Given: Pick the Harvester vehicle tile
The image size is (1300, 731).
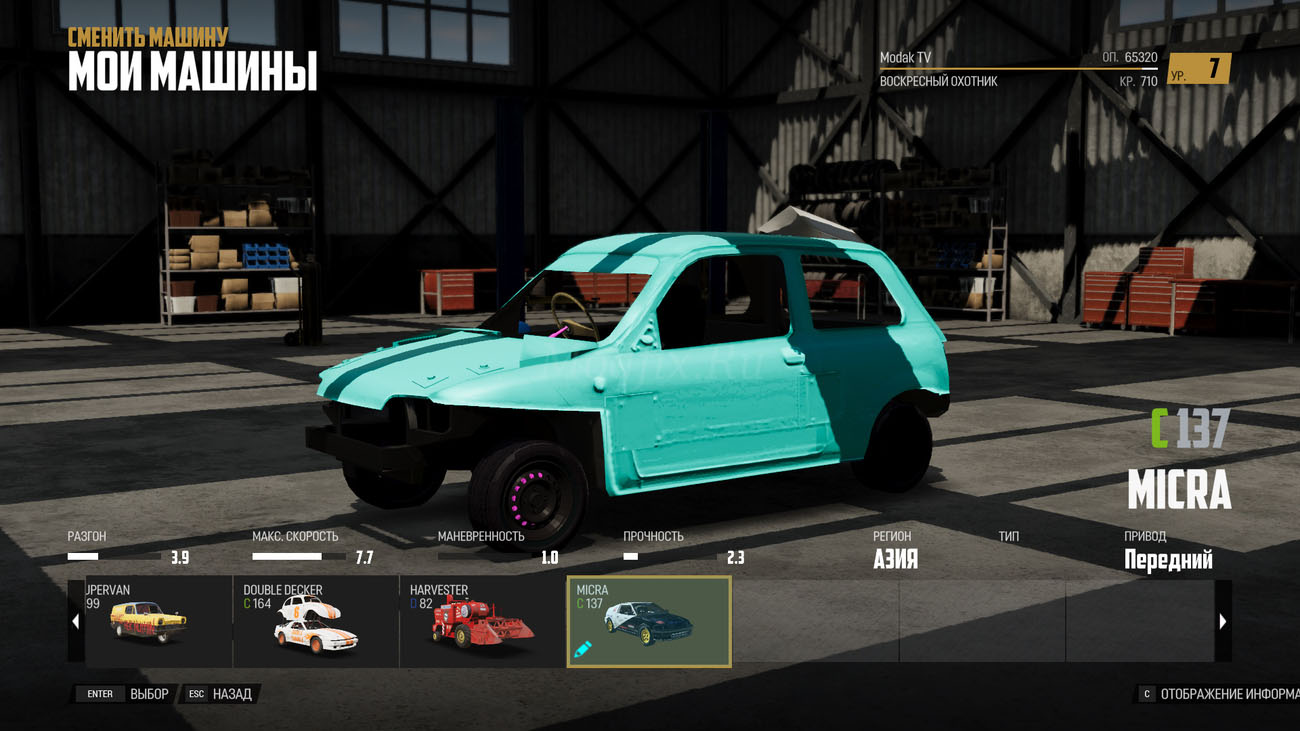Looking at the screenshot, I should (482, 621).
